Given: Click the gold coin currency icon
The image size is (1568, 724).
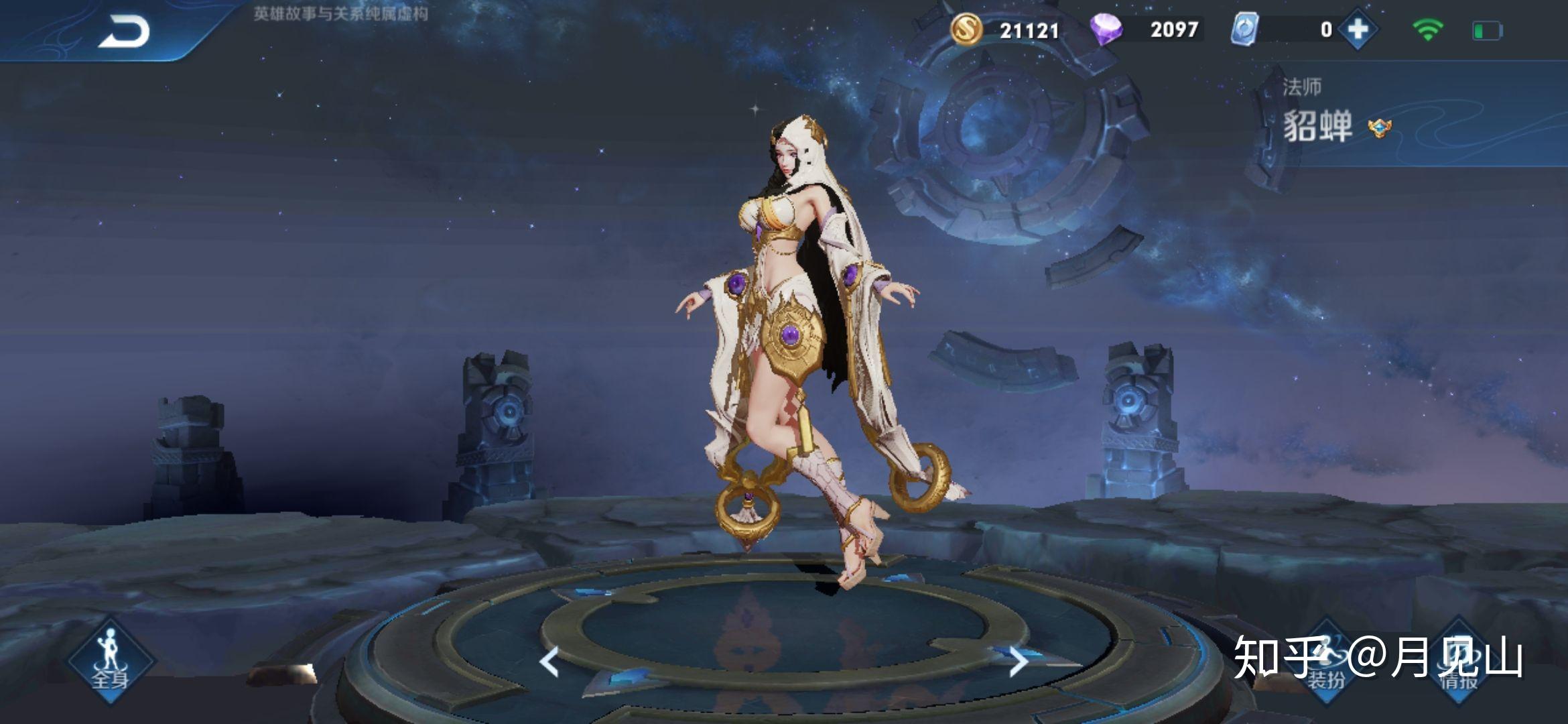Looking at the screenshot, I should pos(966,29).
